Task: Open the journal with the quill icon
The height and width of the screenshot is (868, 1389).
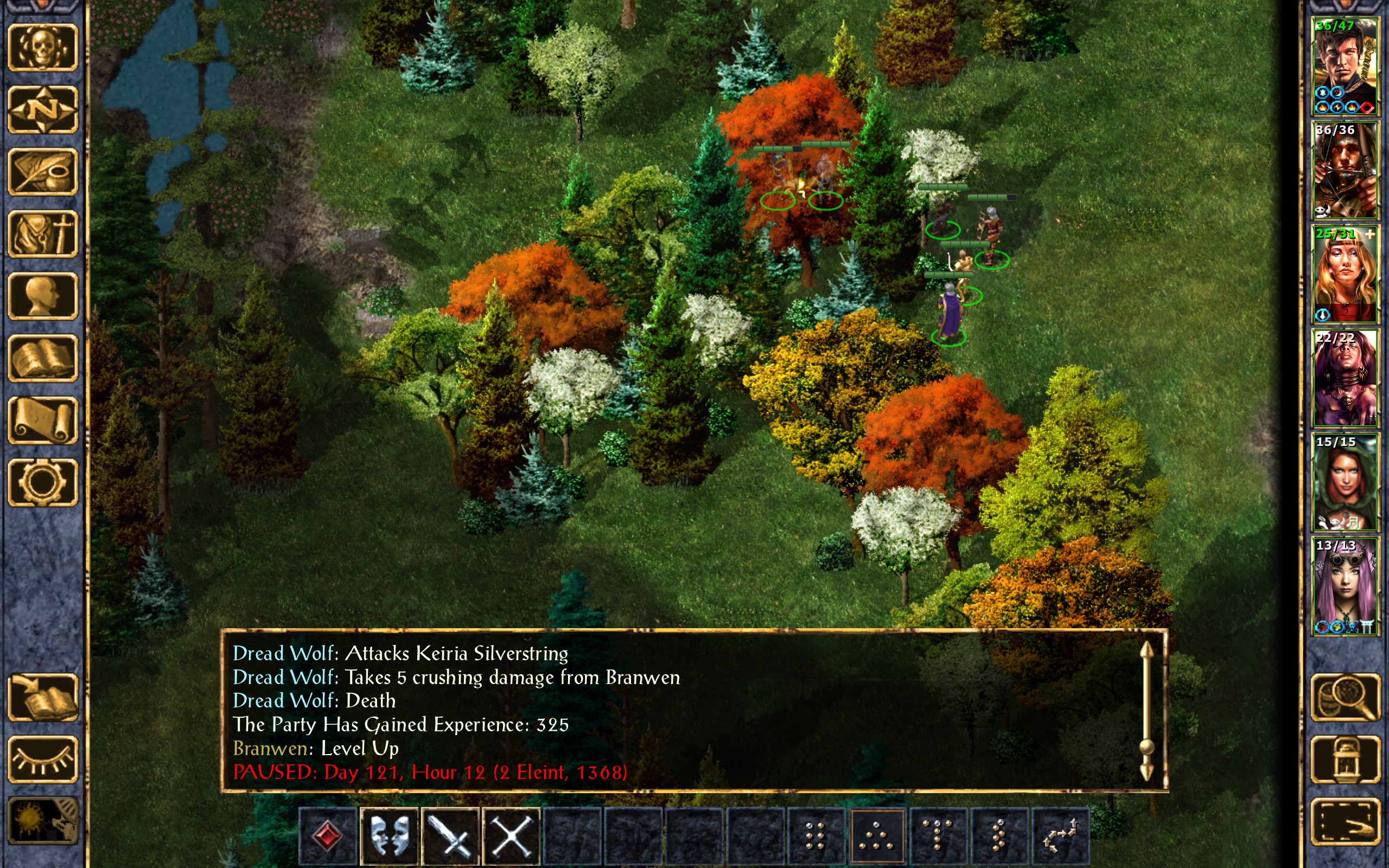Action: point(42,171)
